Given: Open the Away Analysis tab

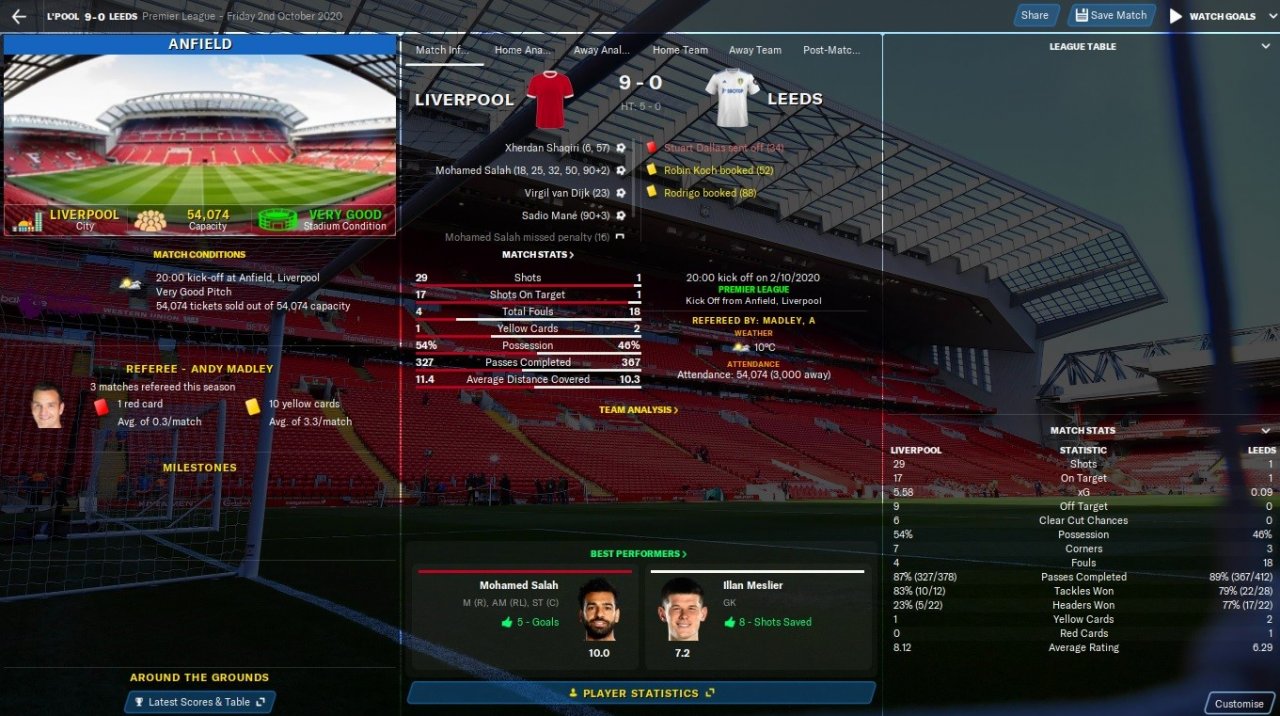Looking at the screenshot, I should tap(602, 50).
